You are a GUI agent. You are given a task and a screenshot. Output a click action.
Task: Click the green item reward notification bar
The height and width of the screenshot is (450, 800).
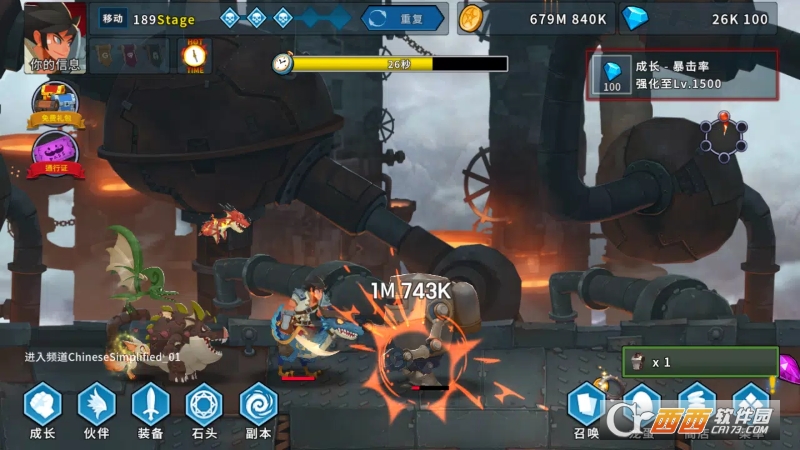pos(700,362)
